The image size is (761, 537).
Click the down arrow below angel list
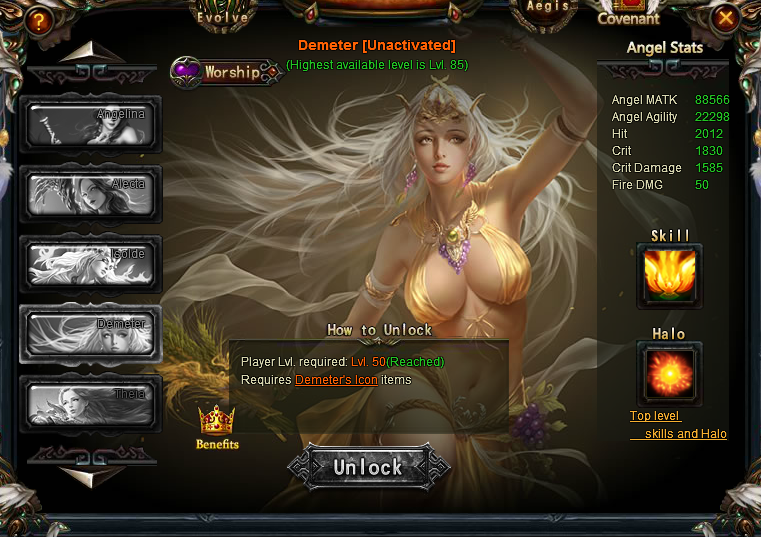pyautogui.click(x=92, y=476)
